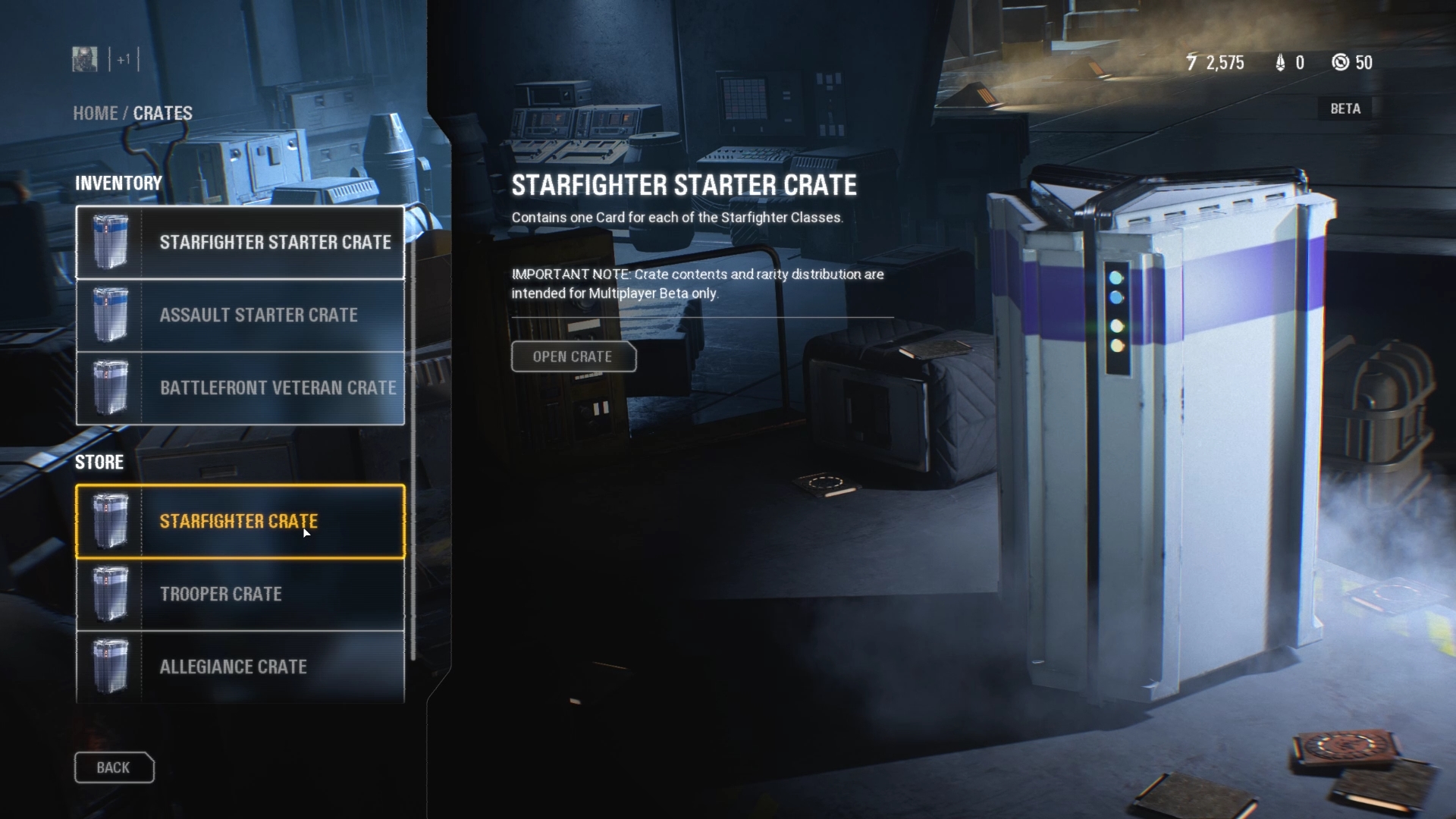Click the Assault Starter Crate box icon
This screenshot has height=819, width=1456.
[111, 315]
